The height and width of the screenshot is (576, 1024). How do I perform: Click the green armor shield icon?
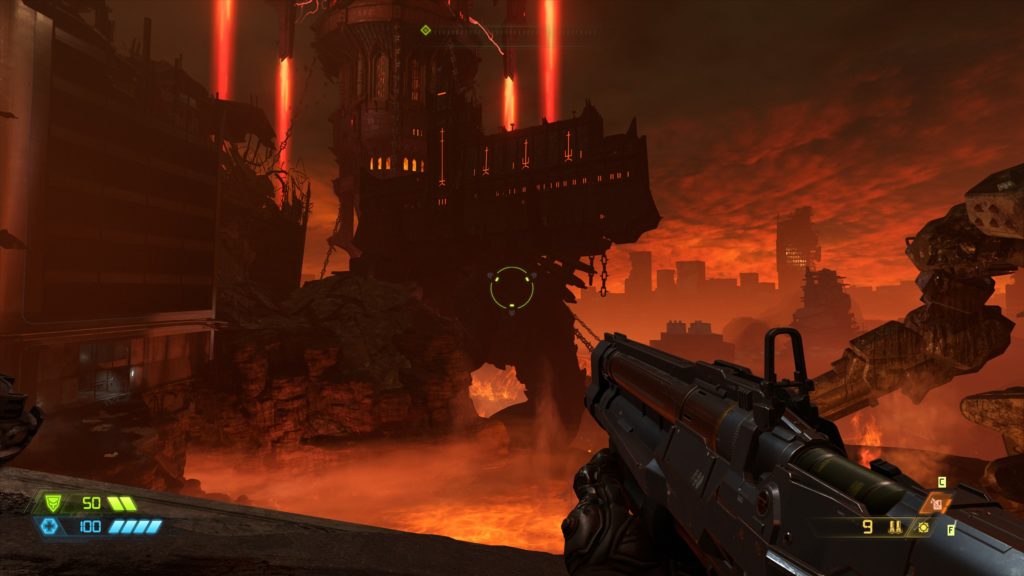point(54,503)
